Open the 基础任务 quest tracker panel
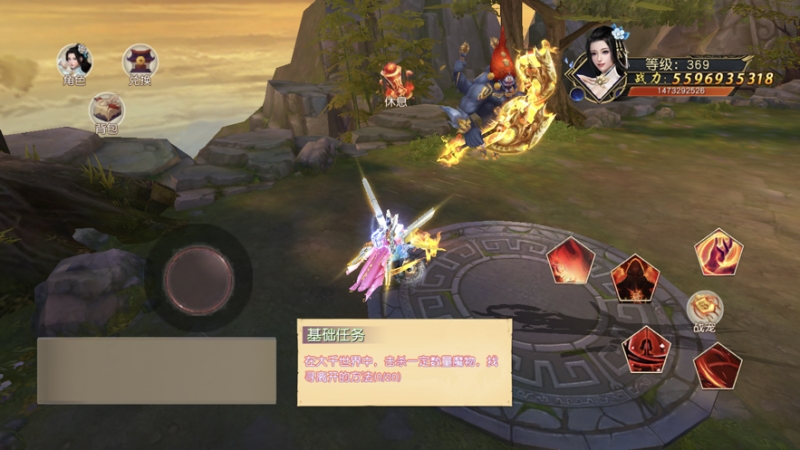This screenshot has width=800, height=450. coord(404,362)
